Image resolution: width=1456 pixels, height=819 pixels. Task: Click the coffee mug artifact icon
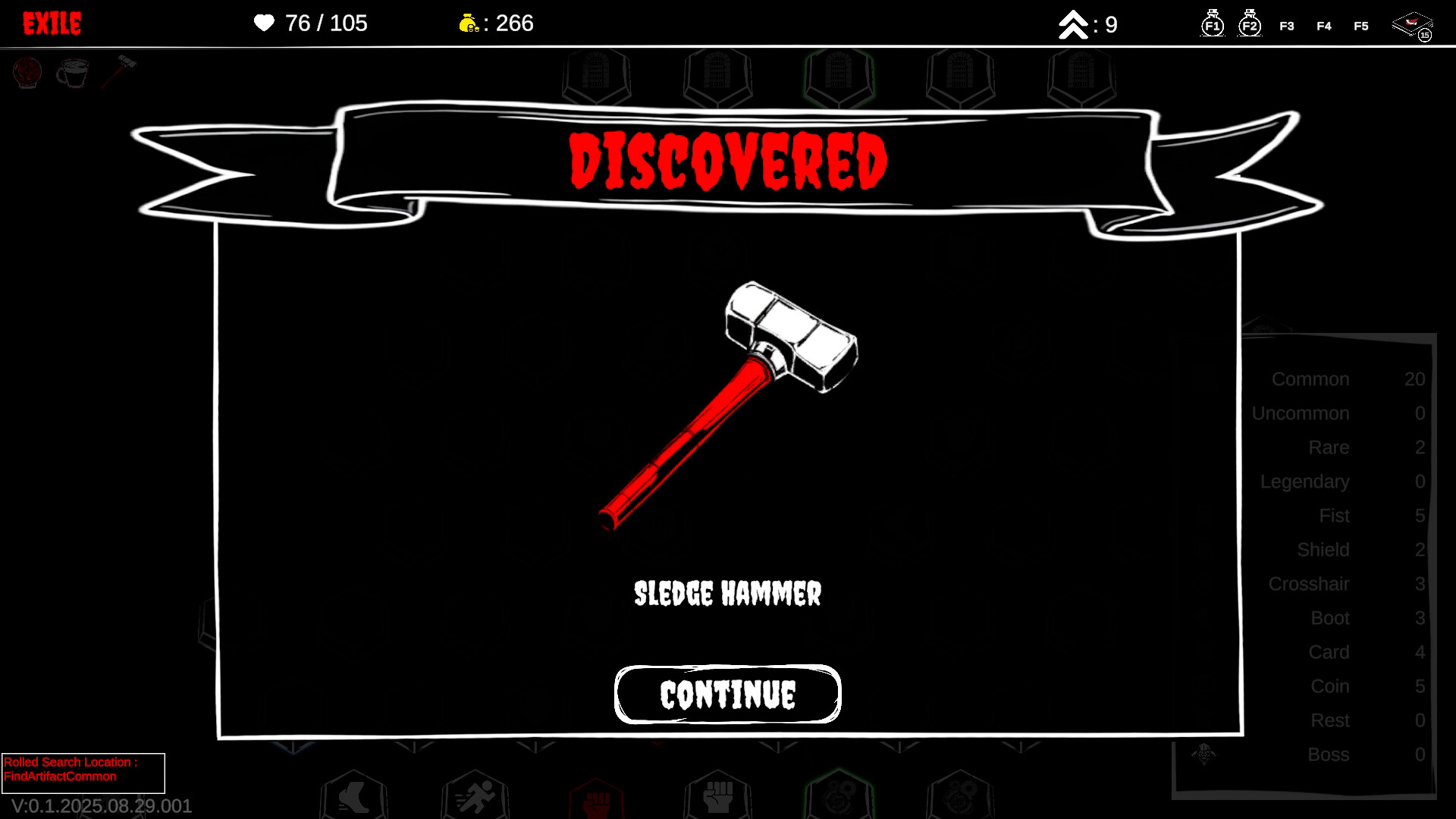pos(74,73)
